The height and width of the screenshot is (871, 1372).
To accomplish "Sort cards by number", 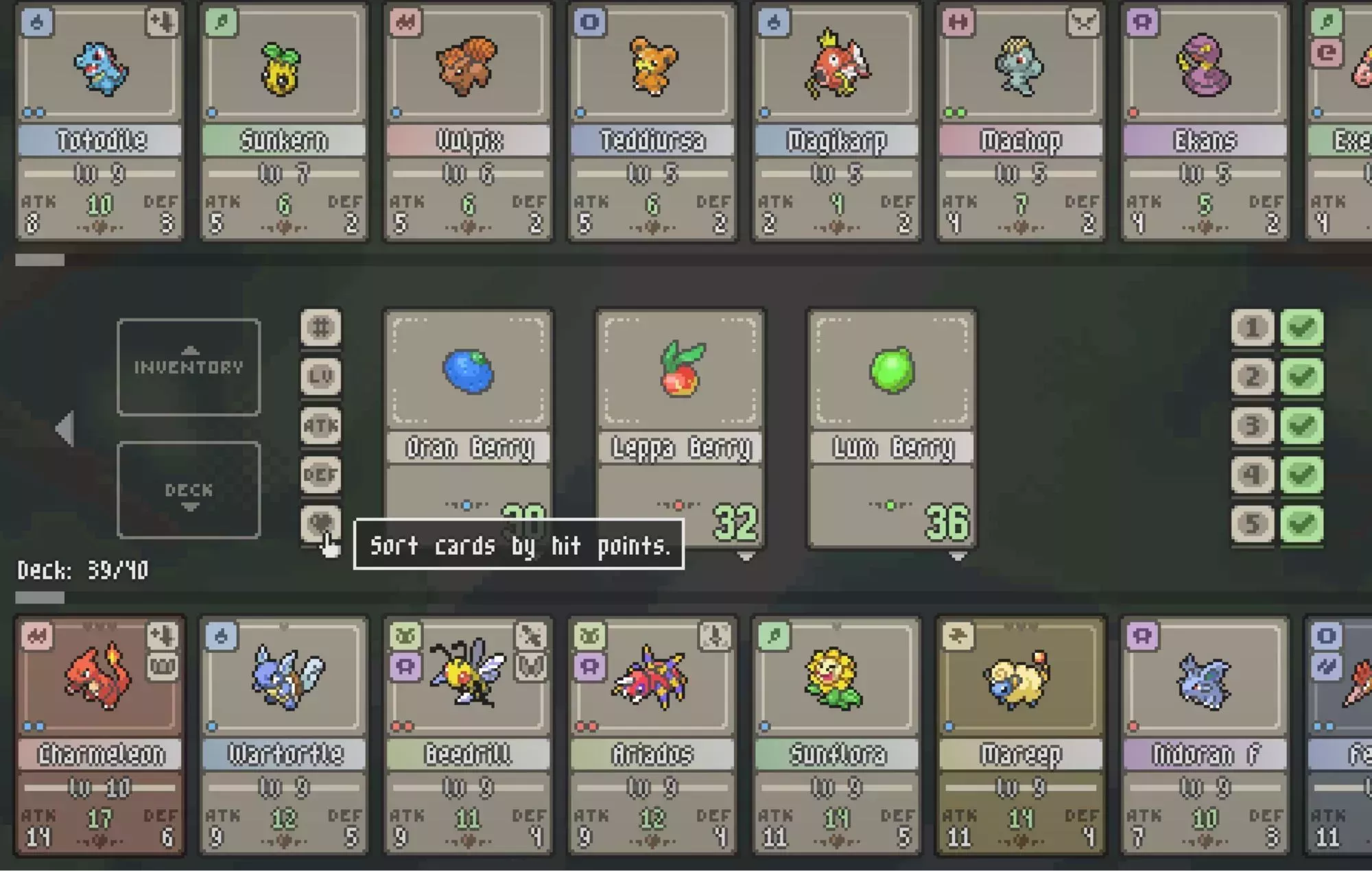I will click(x=322, y=328).
